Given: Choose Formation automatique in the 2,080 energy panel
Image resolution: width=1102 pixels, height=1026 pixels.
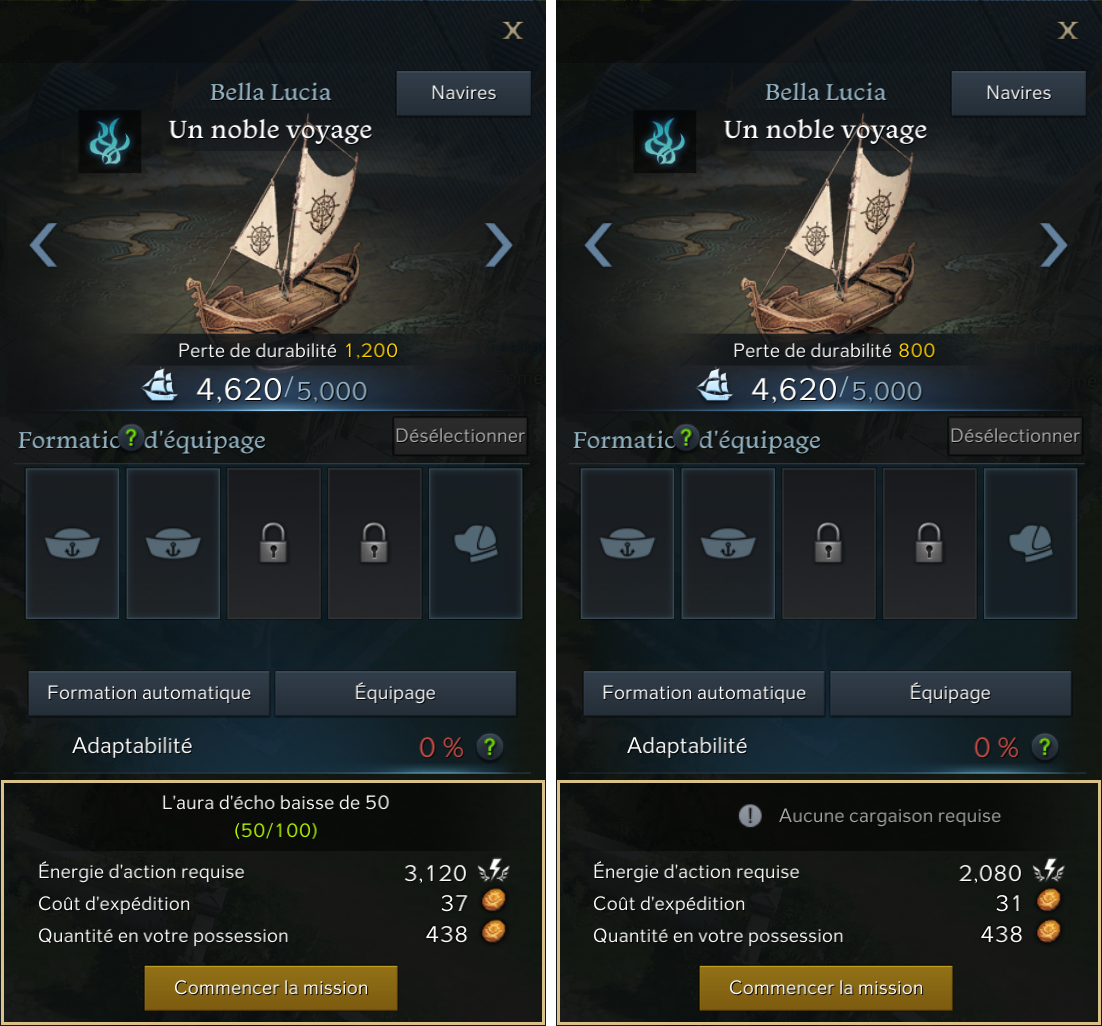Looking at the screenshot, I should (703, 693).
